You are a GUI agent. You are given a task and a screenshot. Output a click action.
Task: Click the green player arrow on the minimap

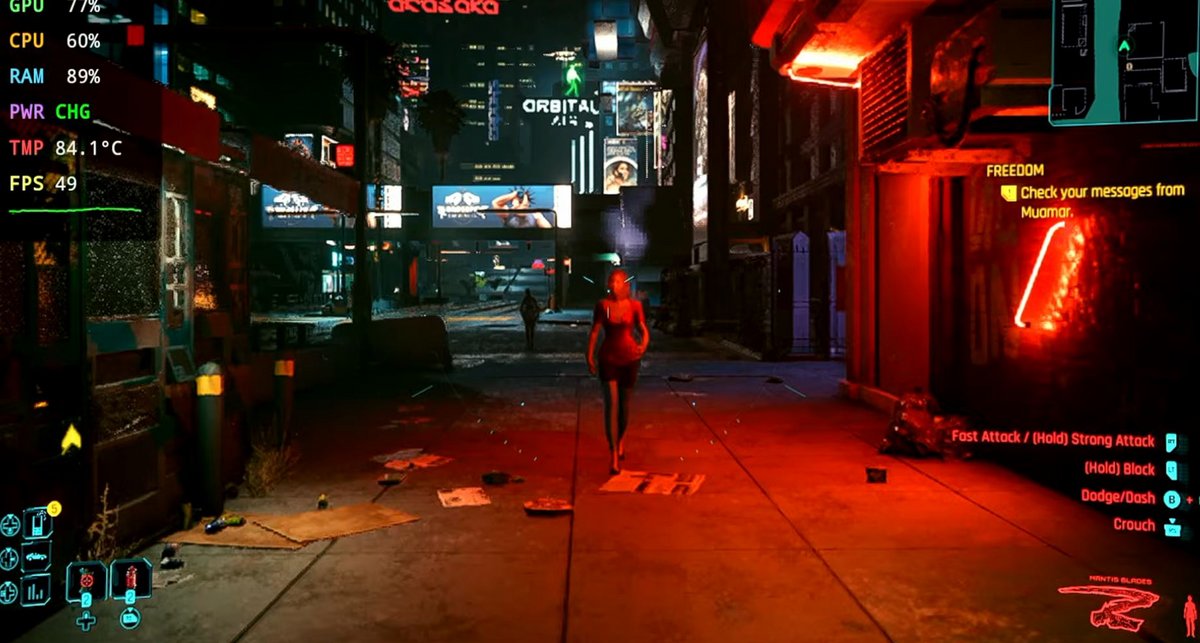click(1124, 45)
